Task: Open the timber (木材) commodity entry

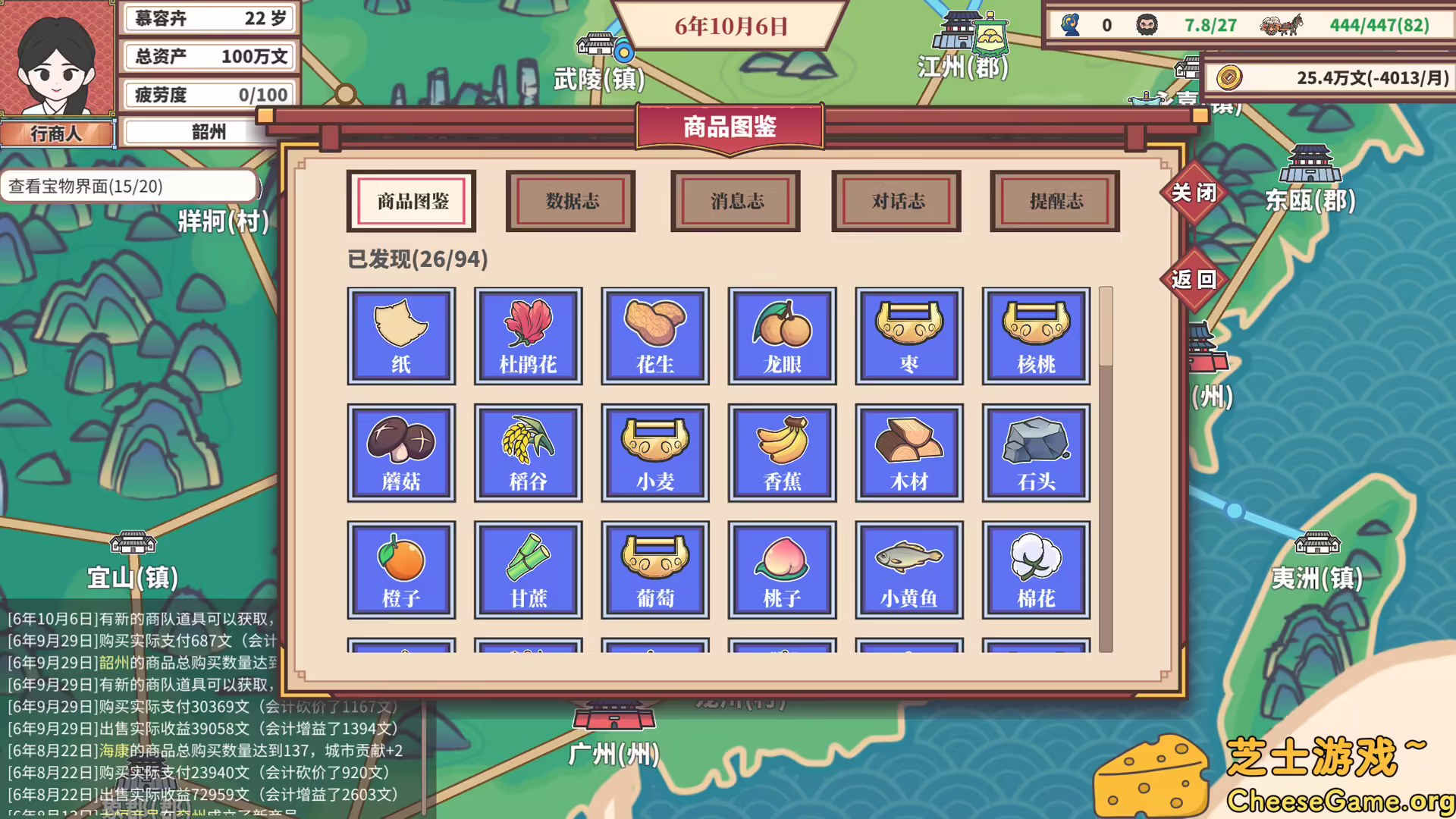Action: (x=909, y=453)
